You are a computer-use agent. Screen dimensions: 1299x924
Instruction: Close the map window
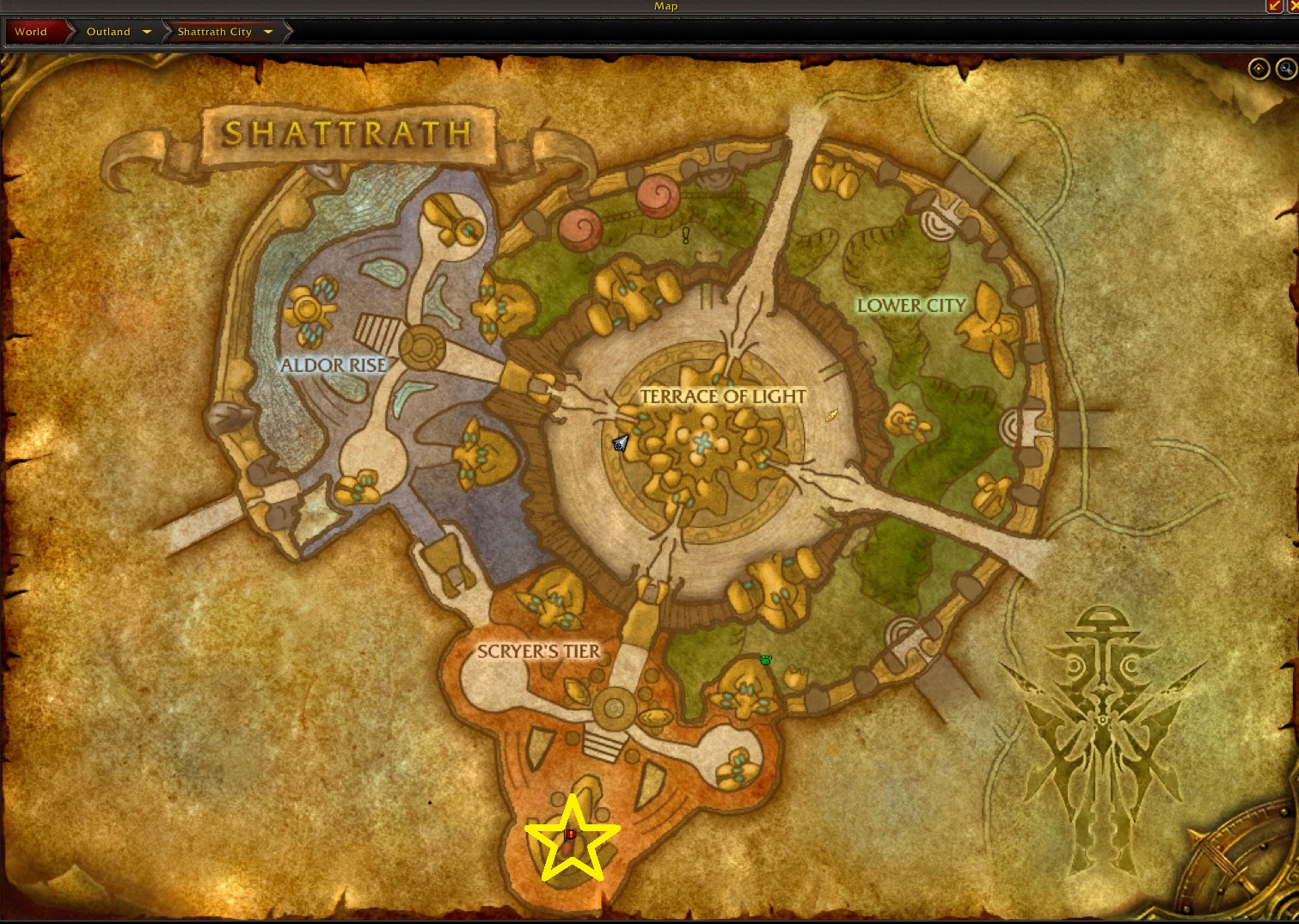point(1294,6)
